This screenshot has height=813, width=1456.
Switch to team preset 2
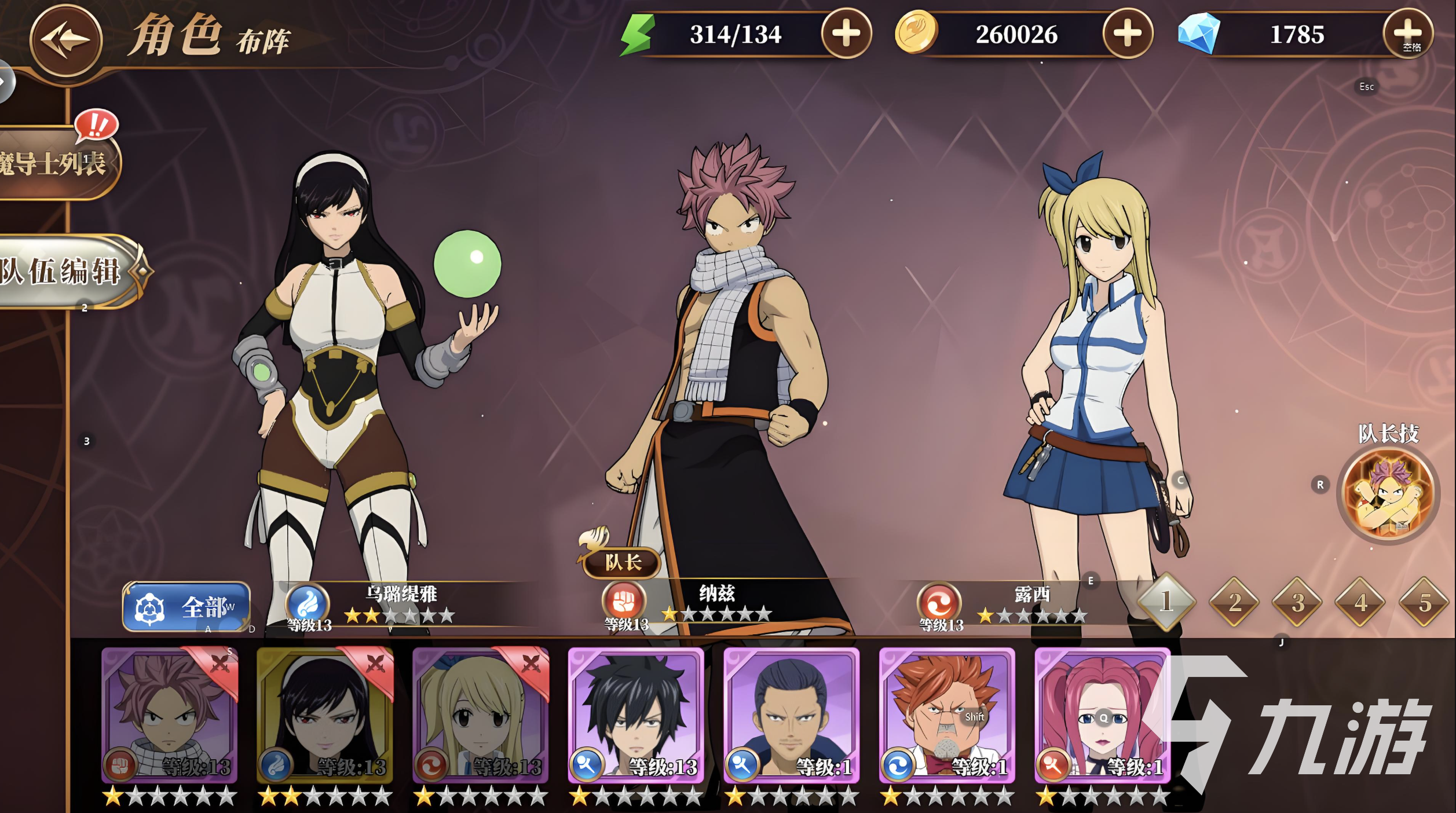tap(1234, 602)
